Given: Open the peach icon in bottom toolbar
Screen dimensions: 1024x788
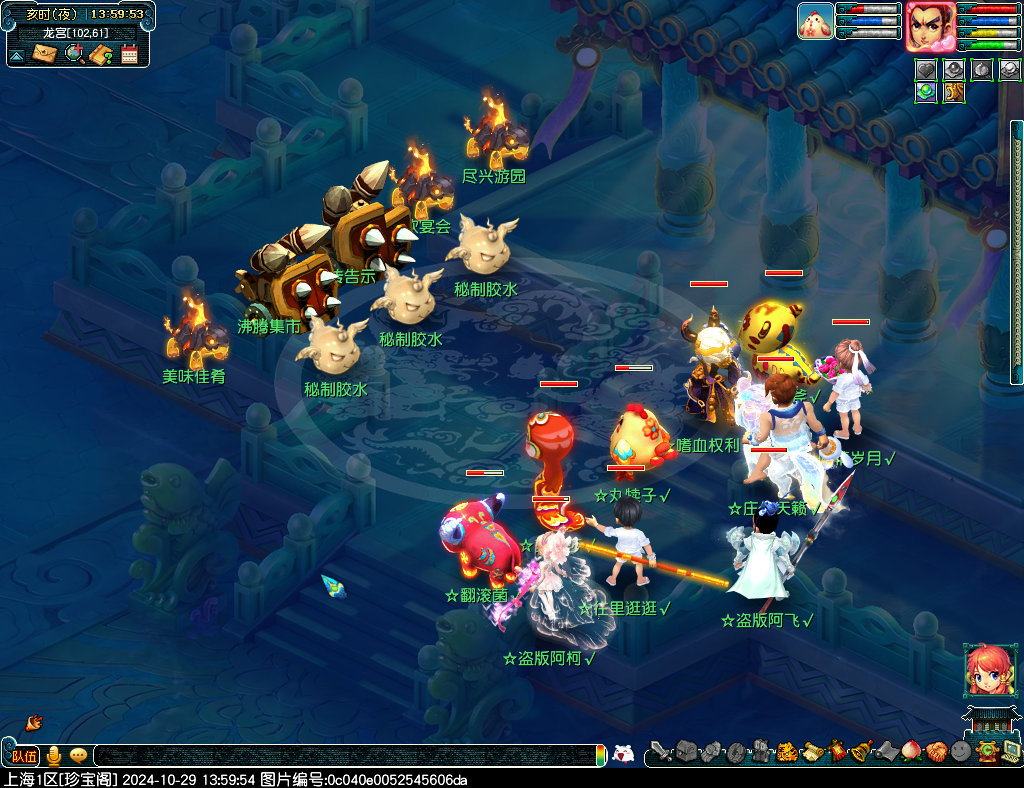Looking at the screenshot, I should (911, 750).
